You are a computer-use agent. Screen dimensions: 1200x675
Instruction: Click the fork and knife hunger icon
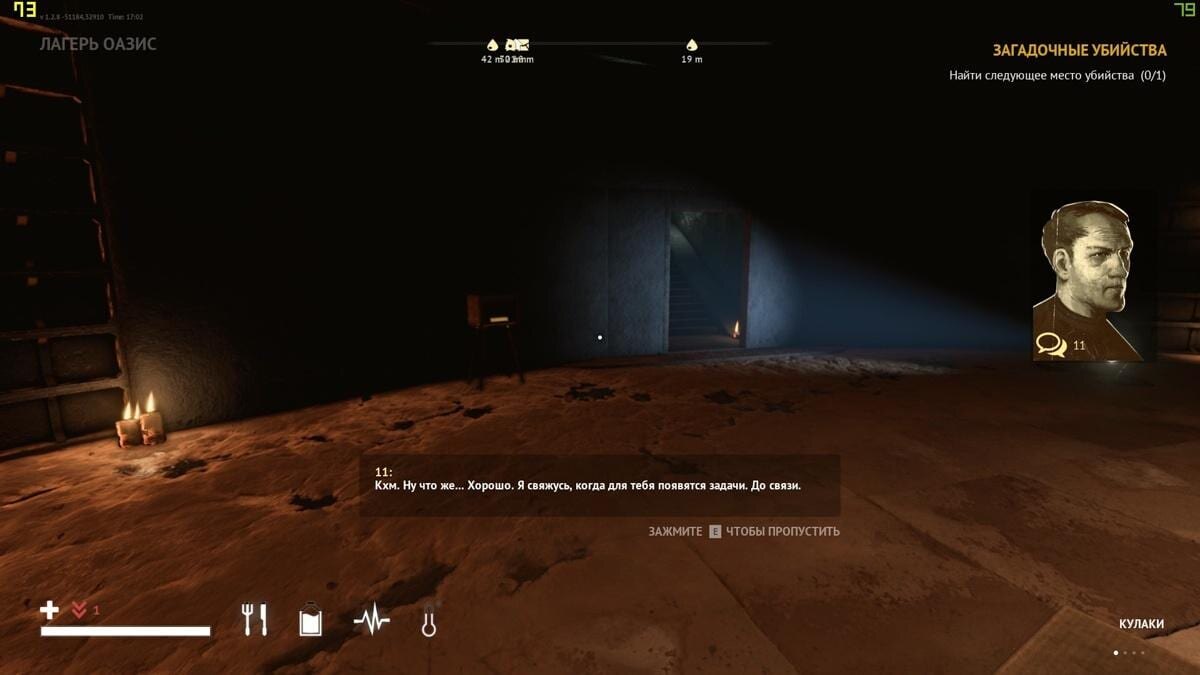(x=255, y=620)
